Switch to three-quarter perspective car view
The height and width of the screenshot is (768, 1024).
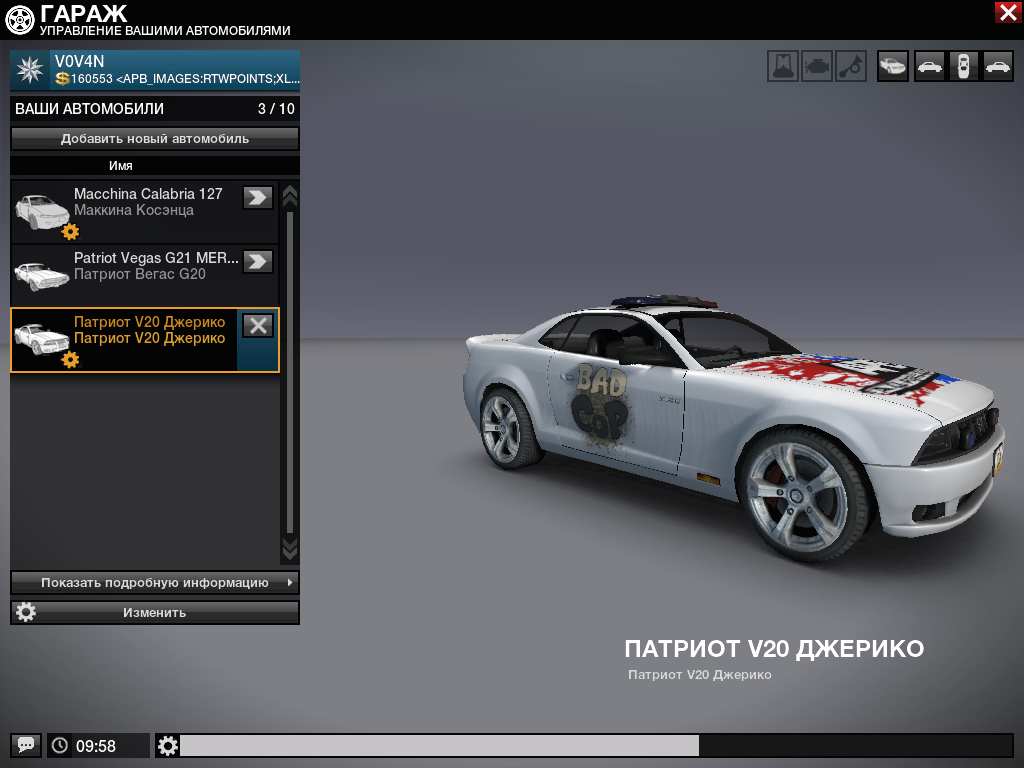point(893,66)
